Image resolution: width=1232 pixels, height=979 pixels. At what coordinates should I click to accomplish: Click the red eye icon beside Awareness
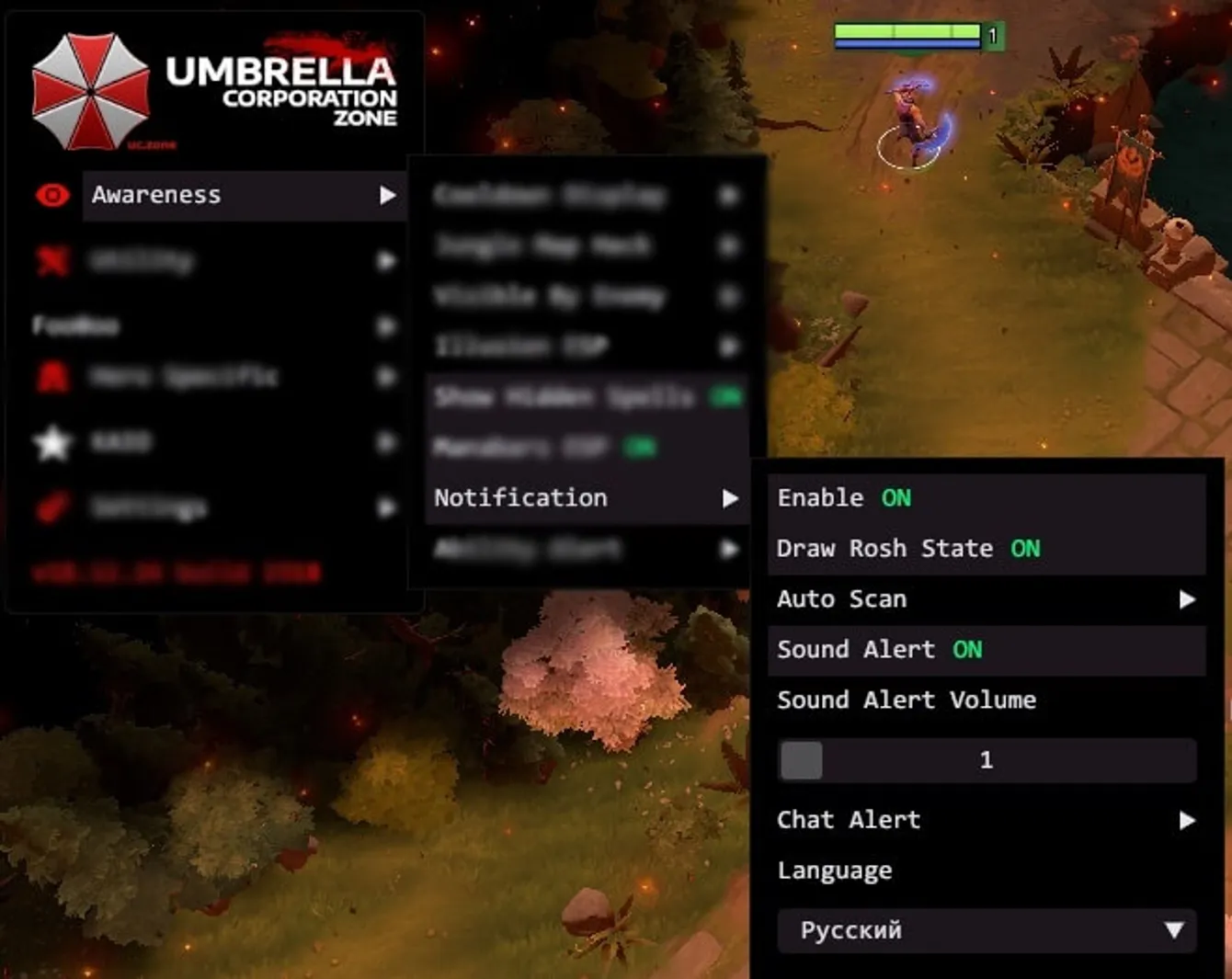pyautogui.click(x=52, y=194)
